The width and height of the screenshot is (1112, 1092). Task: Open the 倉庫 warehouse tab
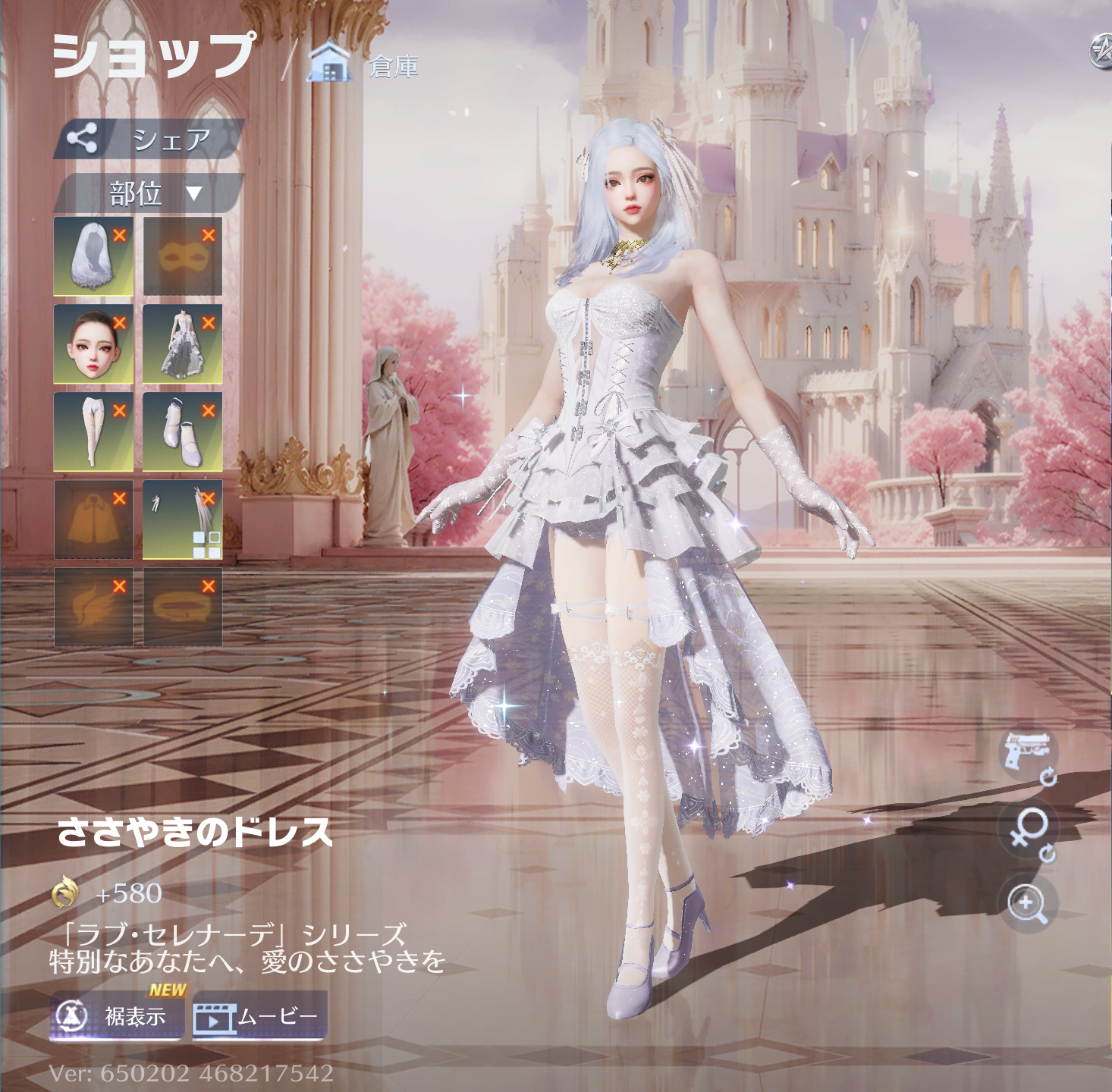(364, 65)
